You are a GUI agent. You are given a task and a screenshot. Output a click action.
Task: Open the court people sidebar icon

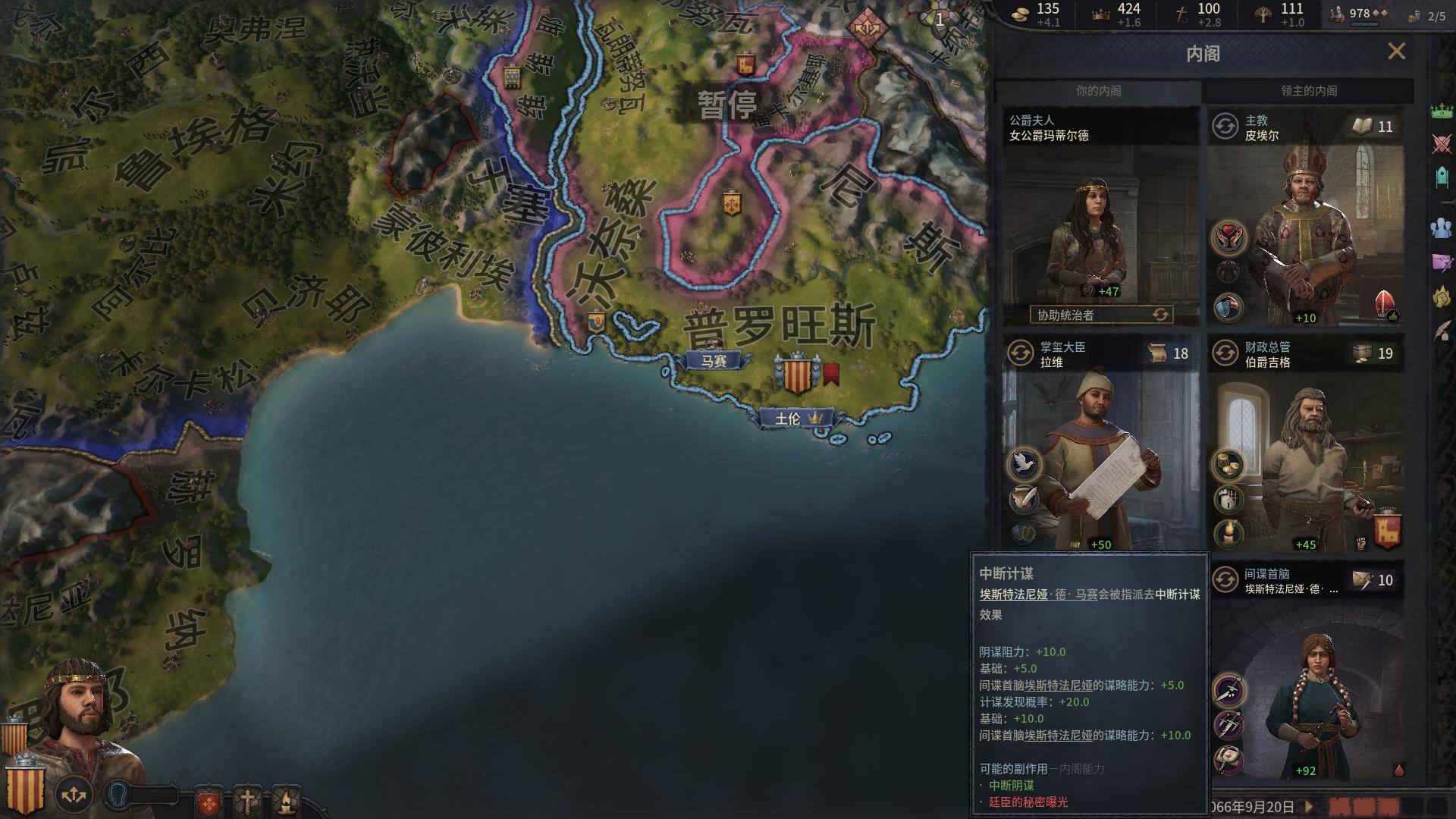point(1442,227)
